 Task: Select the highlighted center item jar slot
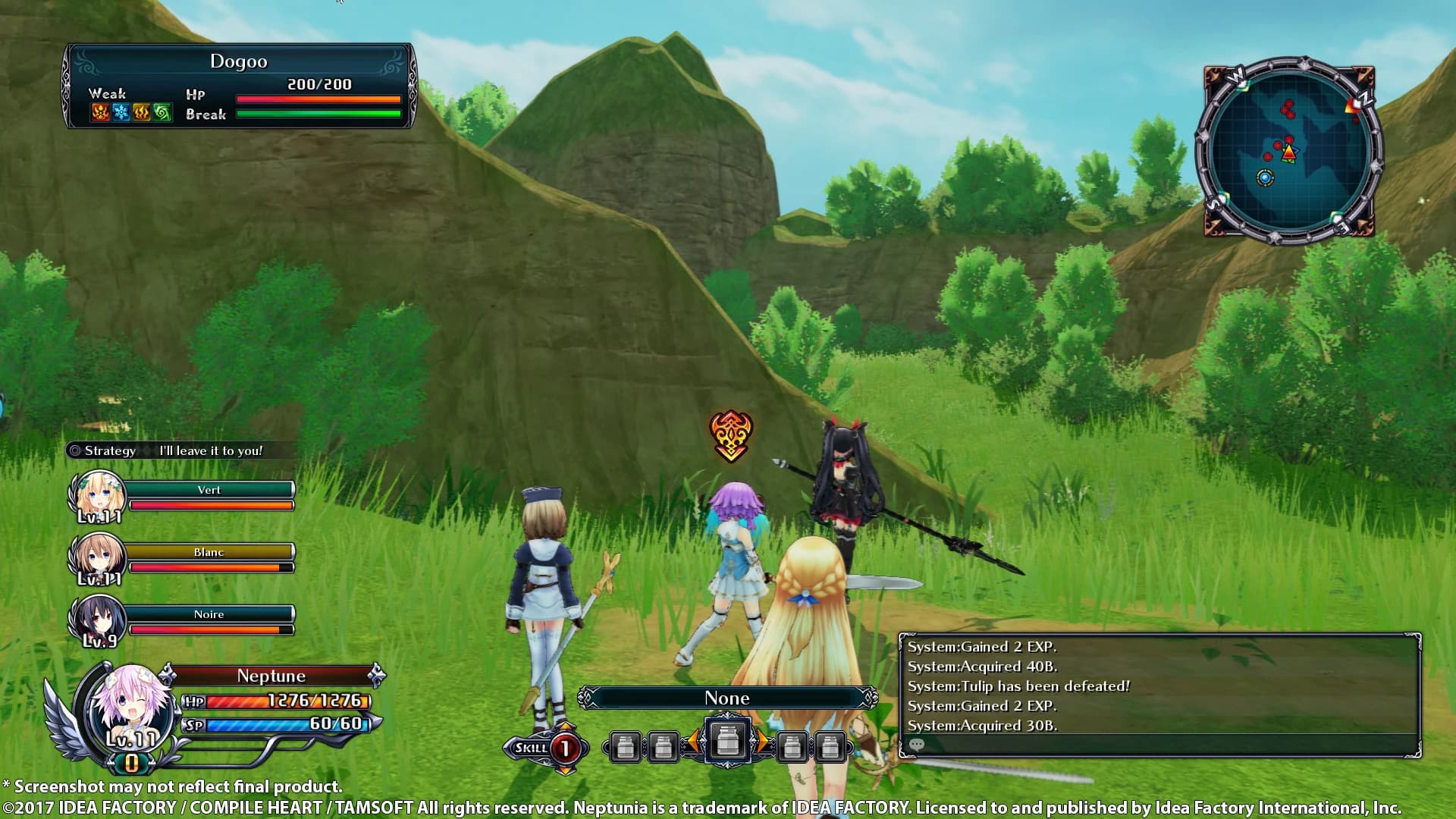click(727, 741)
